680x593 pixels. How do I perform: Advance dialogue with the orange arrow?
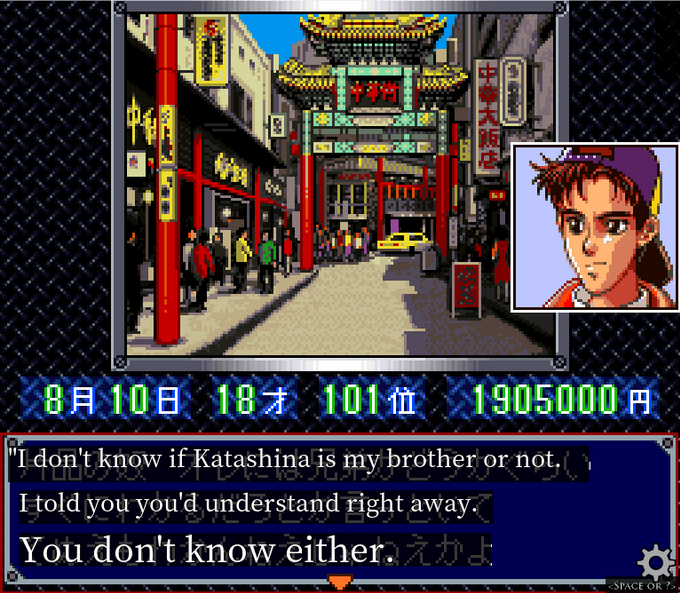point(340,582)
